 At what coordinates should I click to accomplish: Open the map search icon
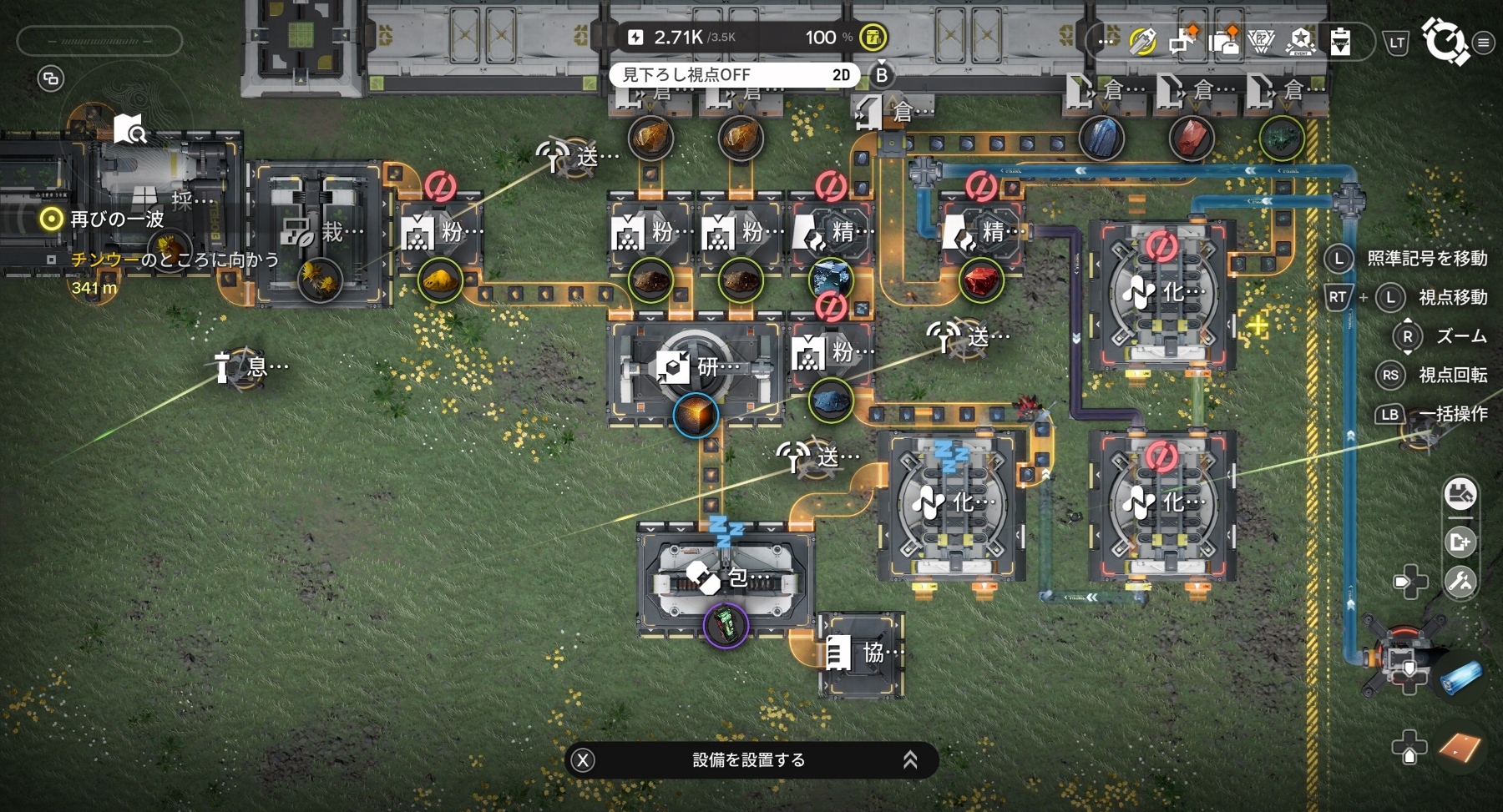130,130
